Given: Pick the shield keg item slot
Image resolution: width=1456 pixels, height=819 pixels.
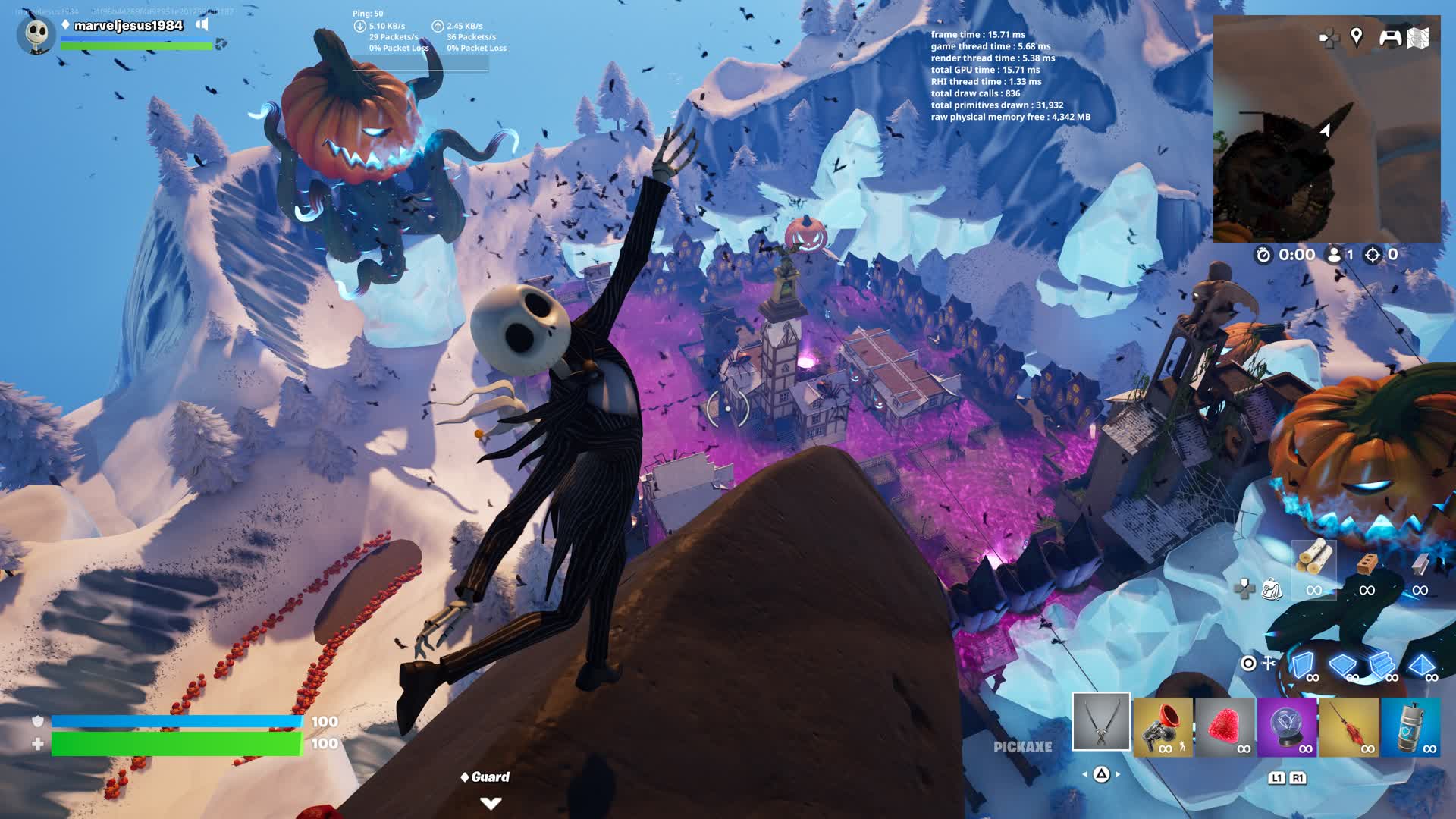Looking at the screenshot, I should click(1410, 727).
